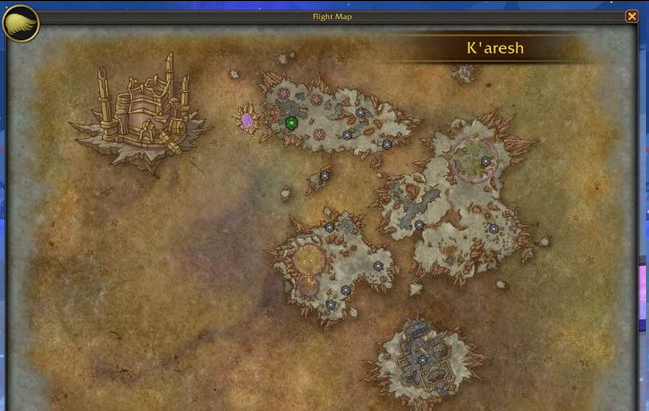Select the green current-location flight point

(291, 123)
